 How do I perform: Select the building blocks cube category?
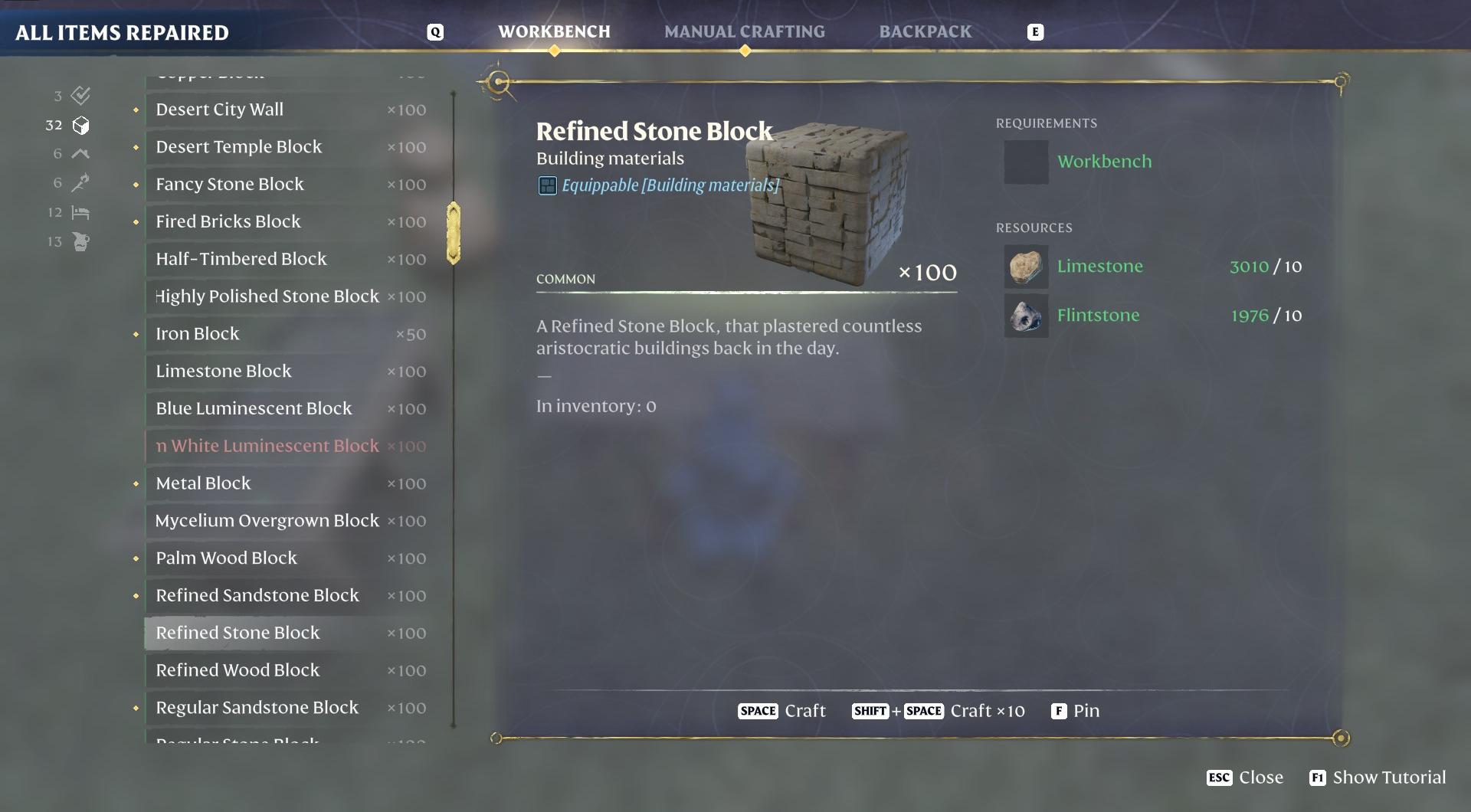(x=79, y=125)
